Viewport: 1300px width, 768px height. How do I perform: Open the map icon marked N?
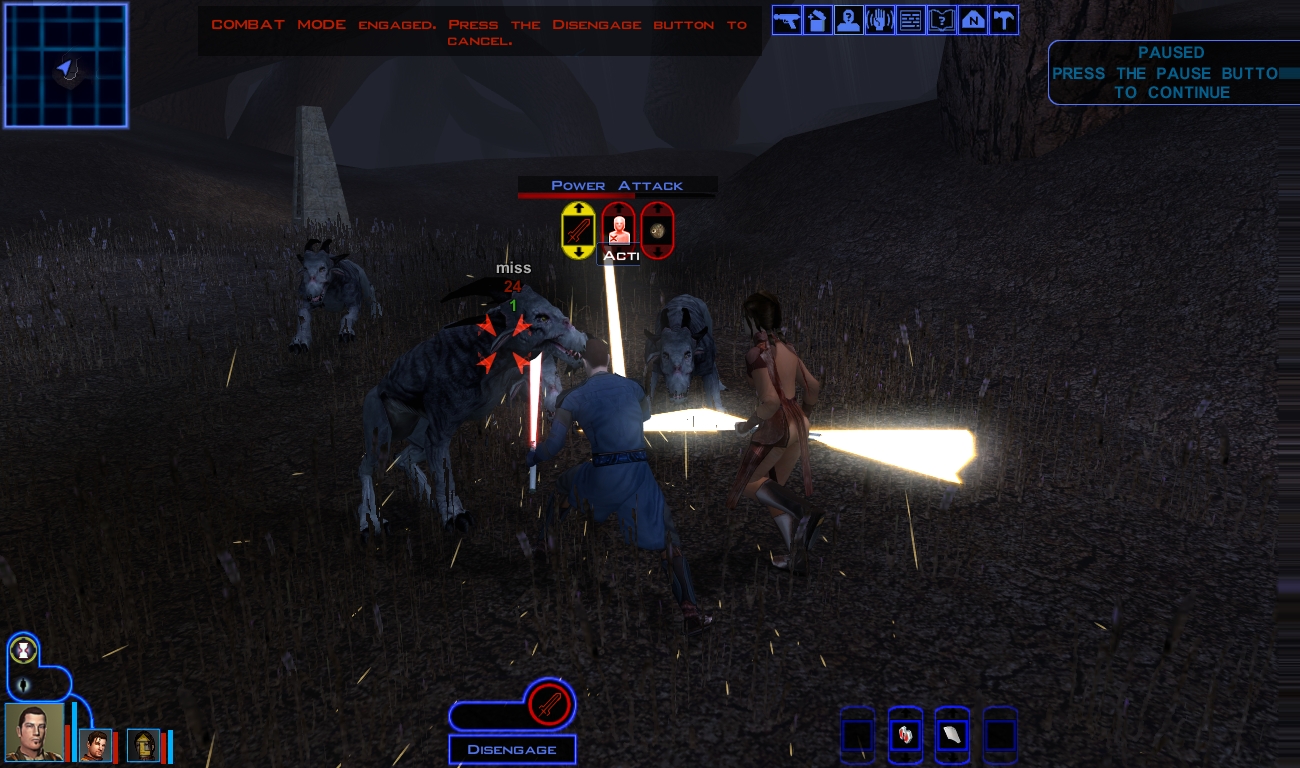pyautogui.click(x=973, y=20)
